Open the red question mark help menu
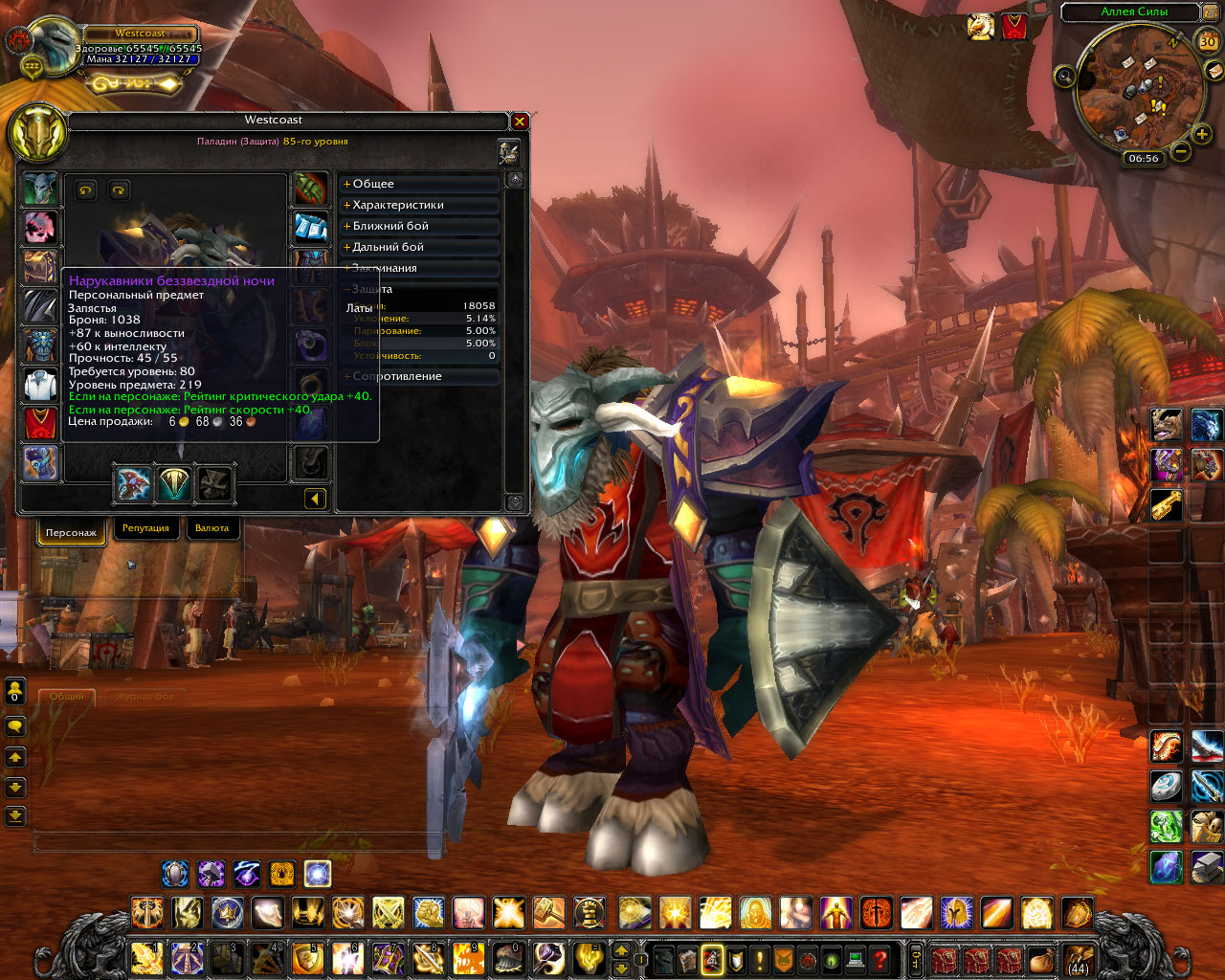The height and width of the screenshot is (980, 1225). (880, 959)
